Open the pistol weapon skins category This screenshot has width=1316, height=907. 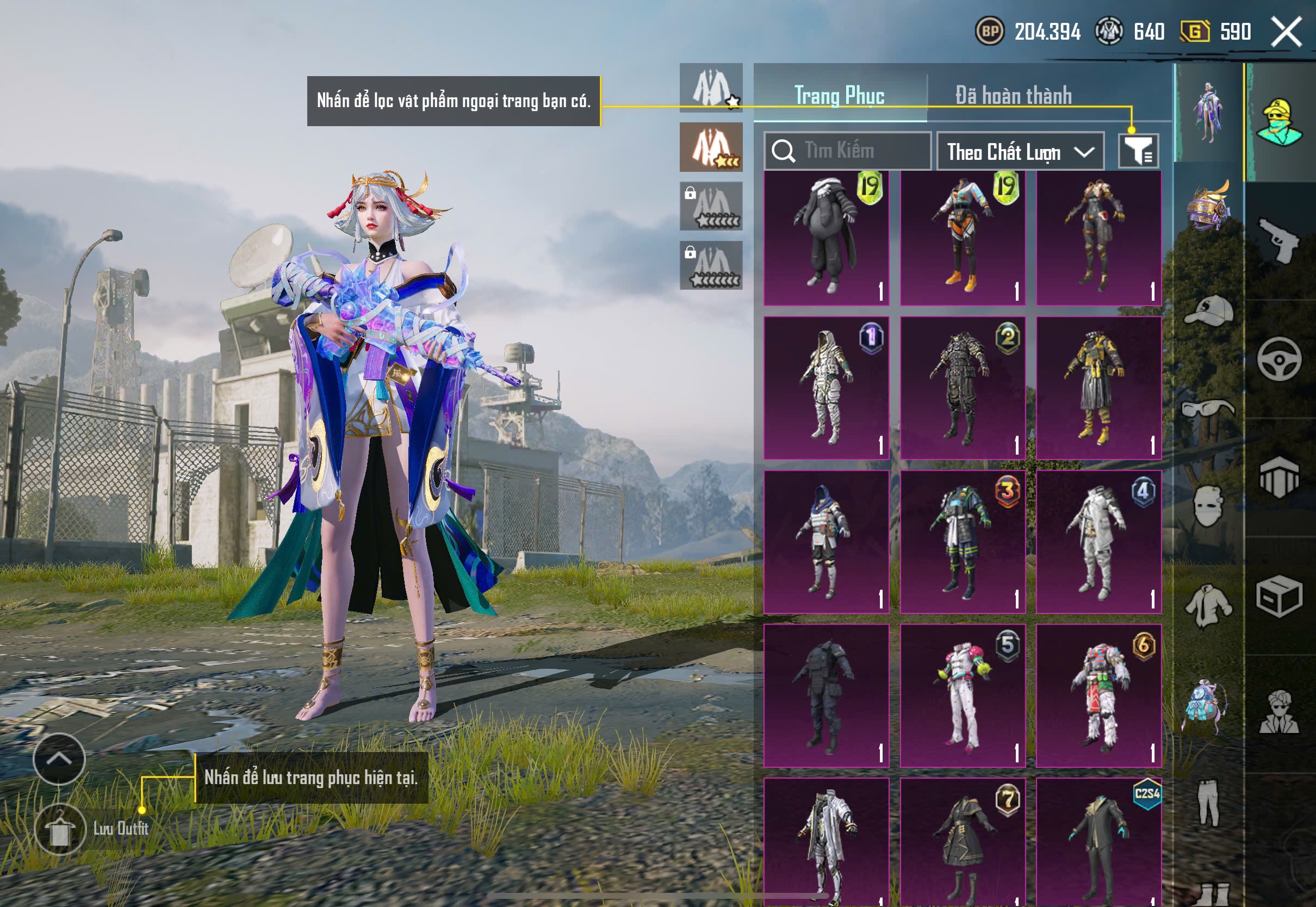[1279, 241]
